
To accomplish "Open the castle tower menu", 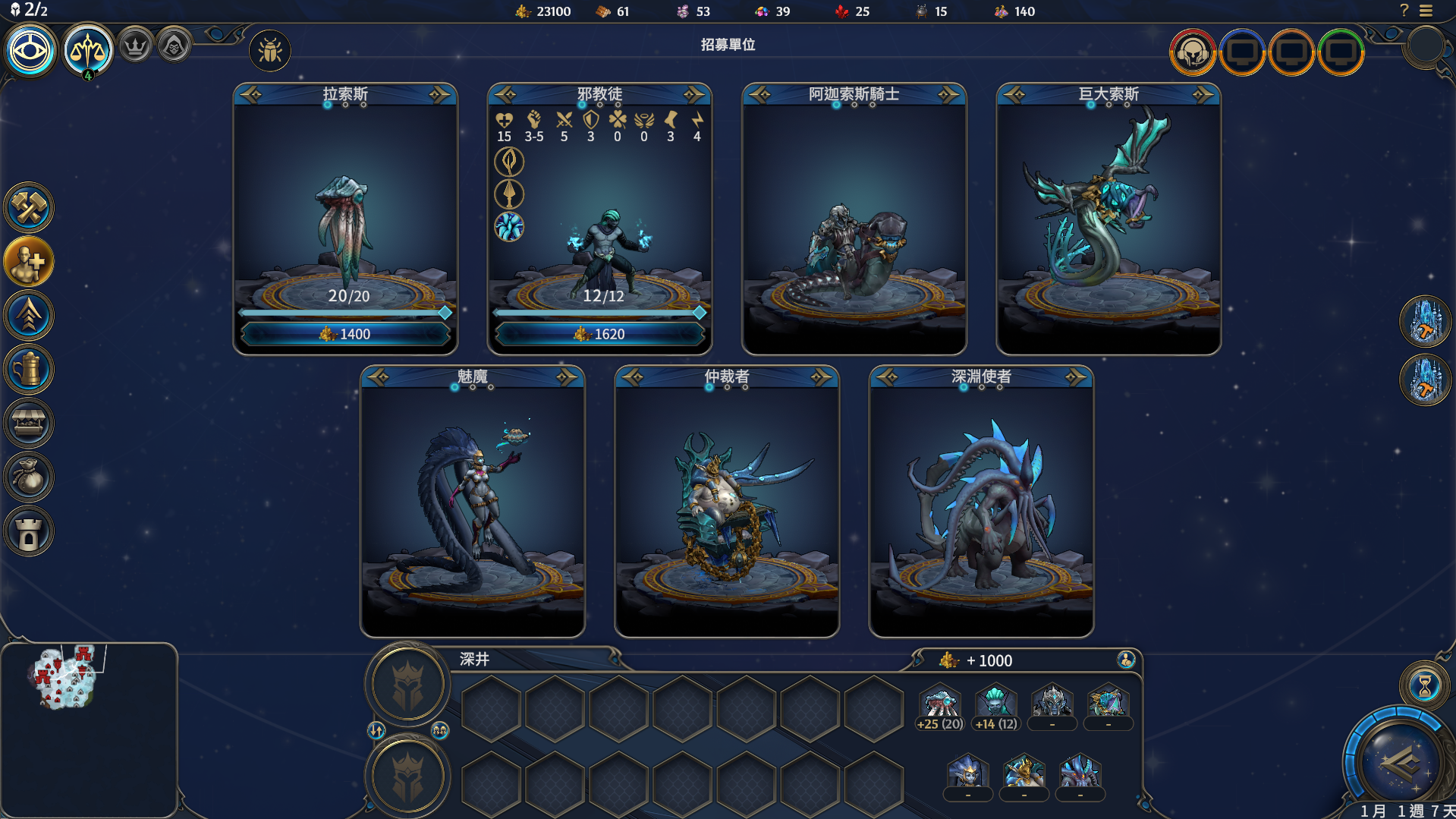I will tap(29, 531).
